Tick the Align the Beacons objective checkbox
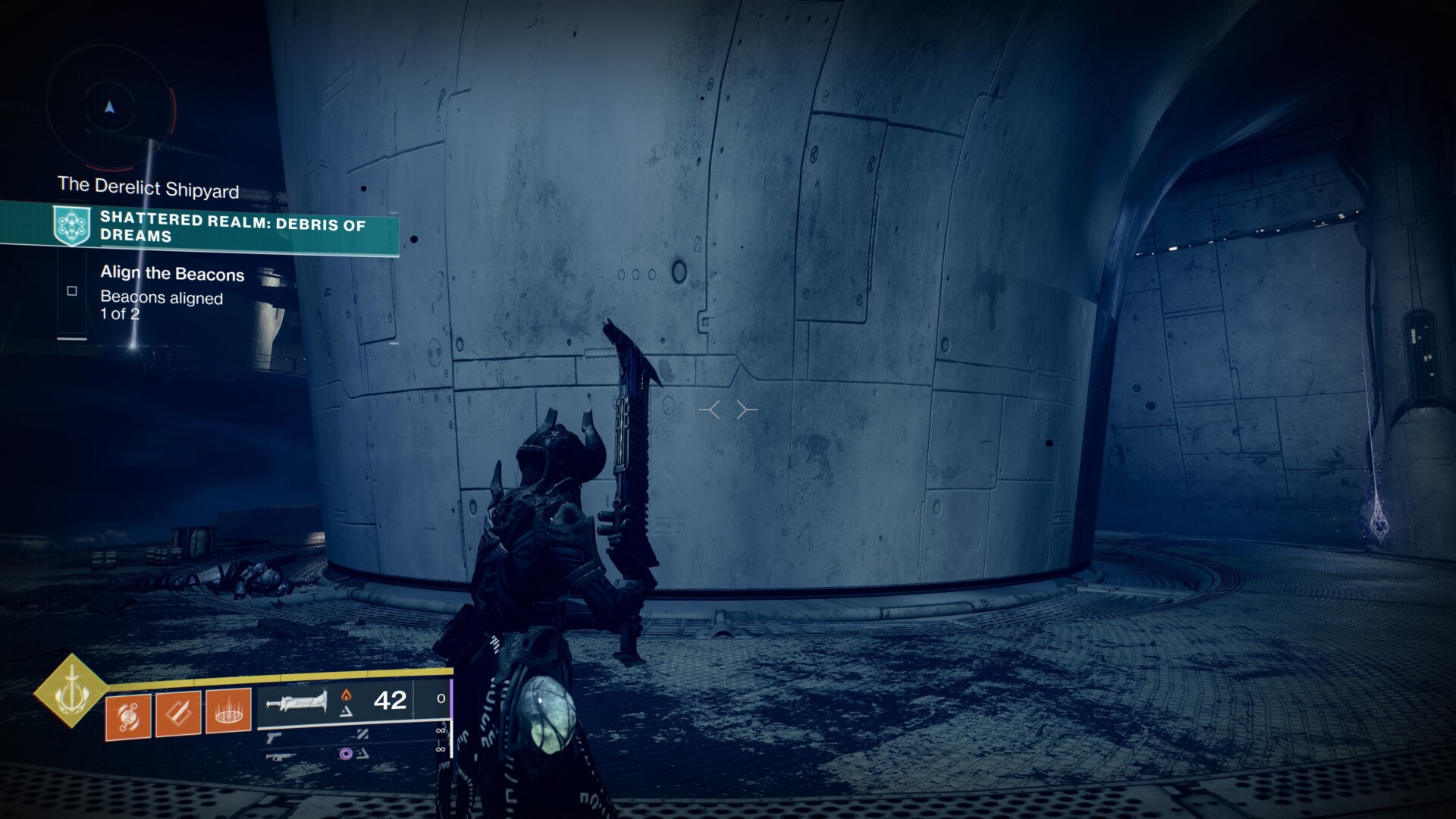This screenshot has height=819, width=1456. click(72, 290)
